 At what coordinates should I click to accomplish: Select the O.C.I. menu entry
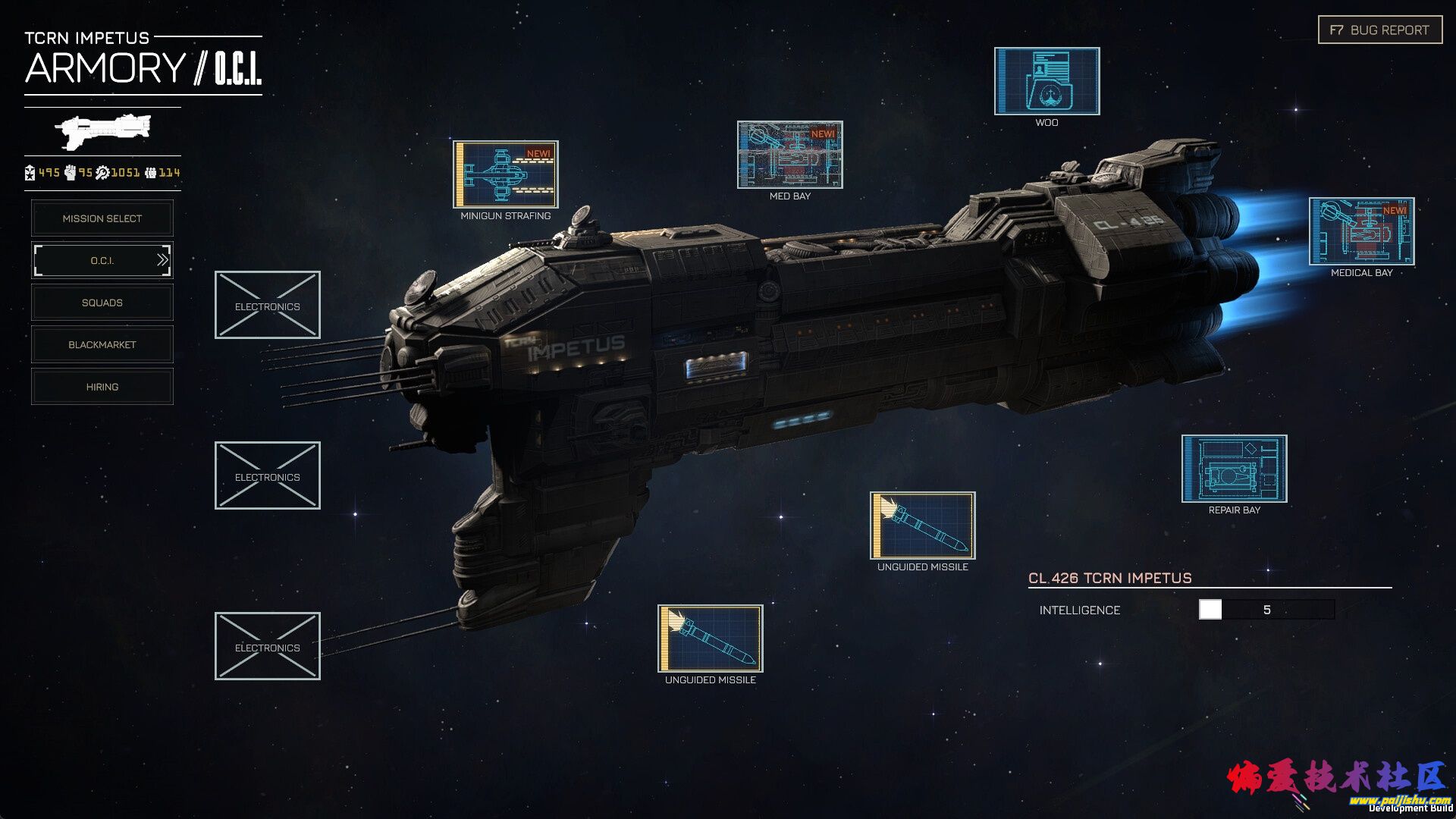(102, 260)
